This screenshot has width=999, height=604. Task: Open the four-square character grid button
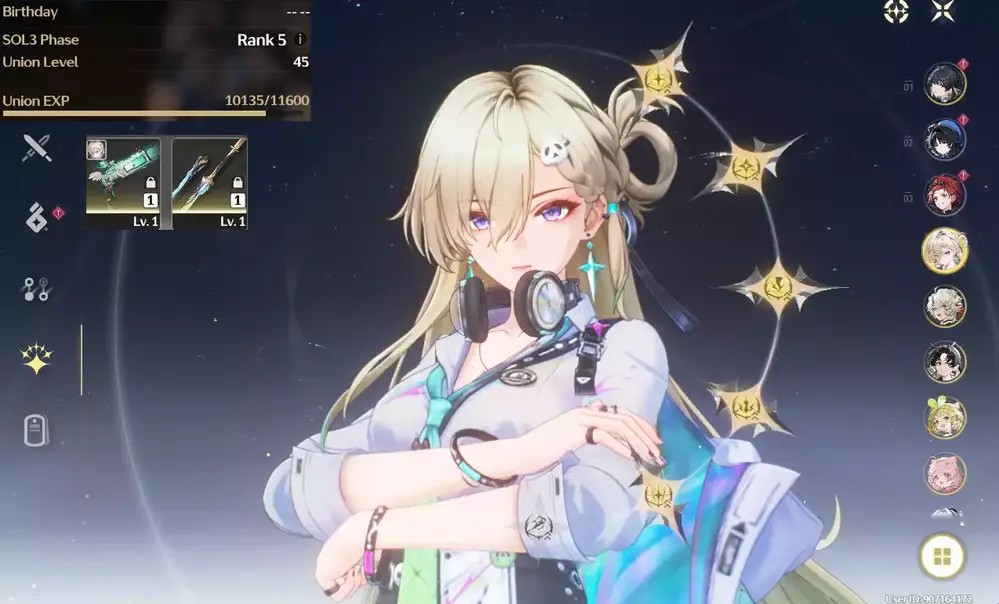(x=942, y=557)
